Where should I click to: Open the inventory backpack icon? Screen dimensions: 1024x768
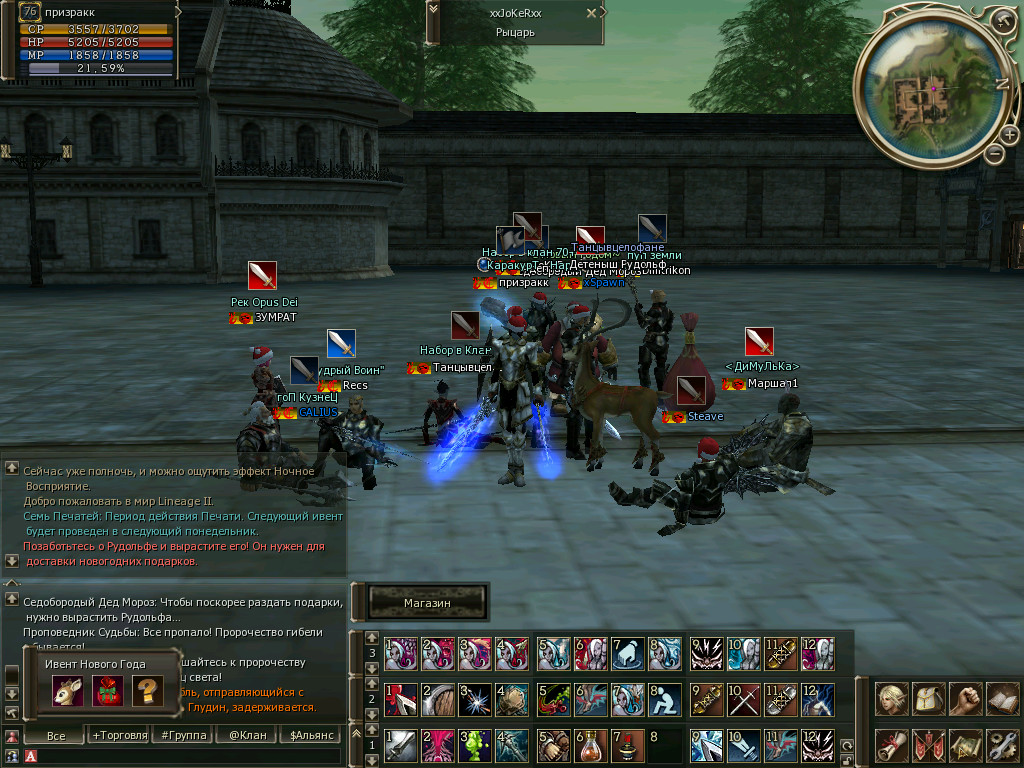pyautogui.click(x=929, y=699)
